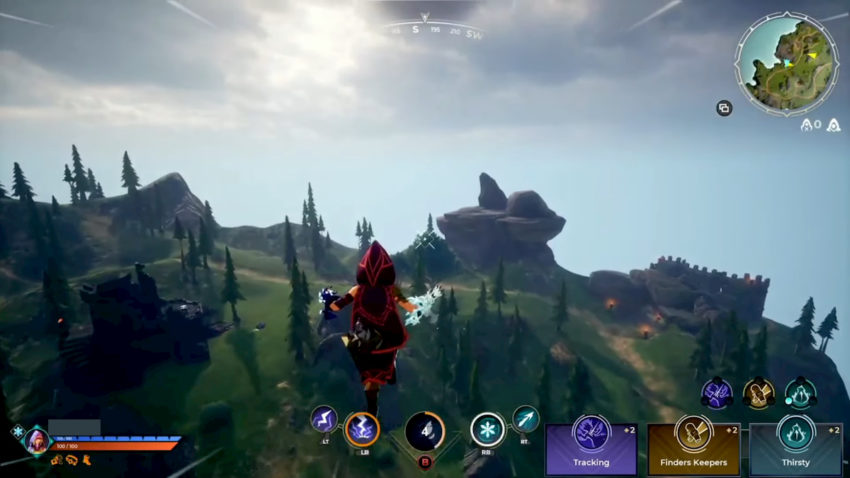Fire the ice lance arrow spell
850x478 pixels.
[525, 418]
